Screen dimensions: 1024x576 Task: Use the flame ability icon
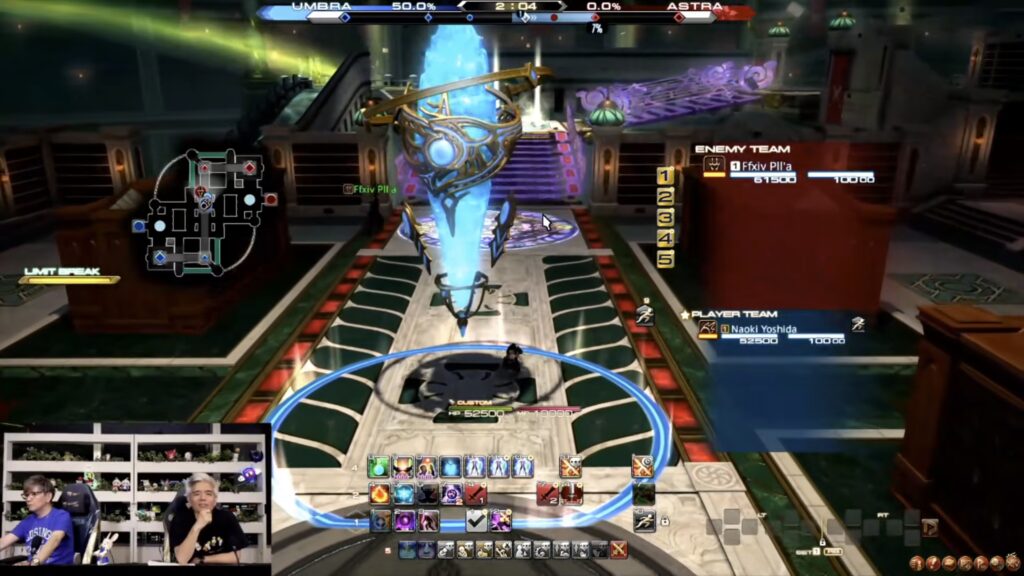click(x=380, y=494)
